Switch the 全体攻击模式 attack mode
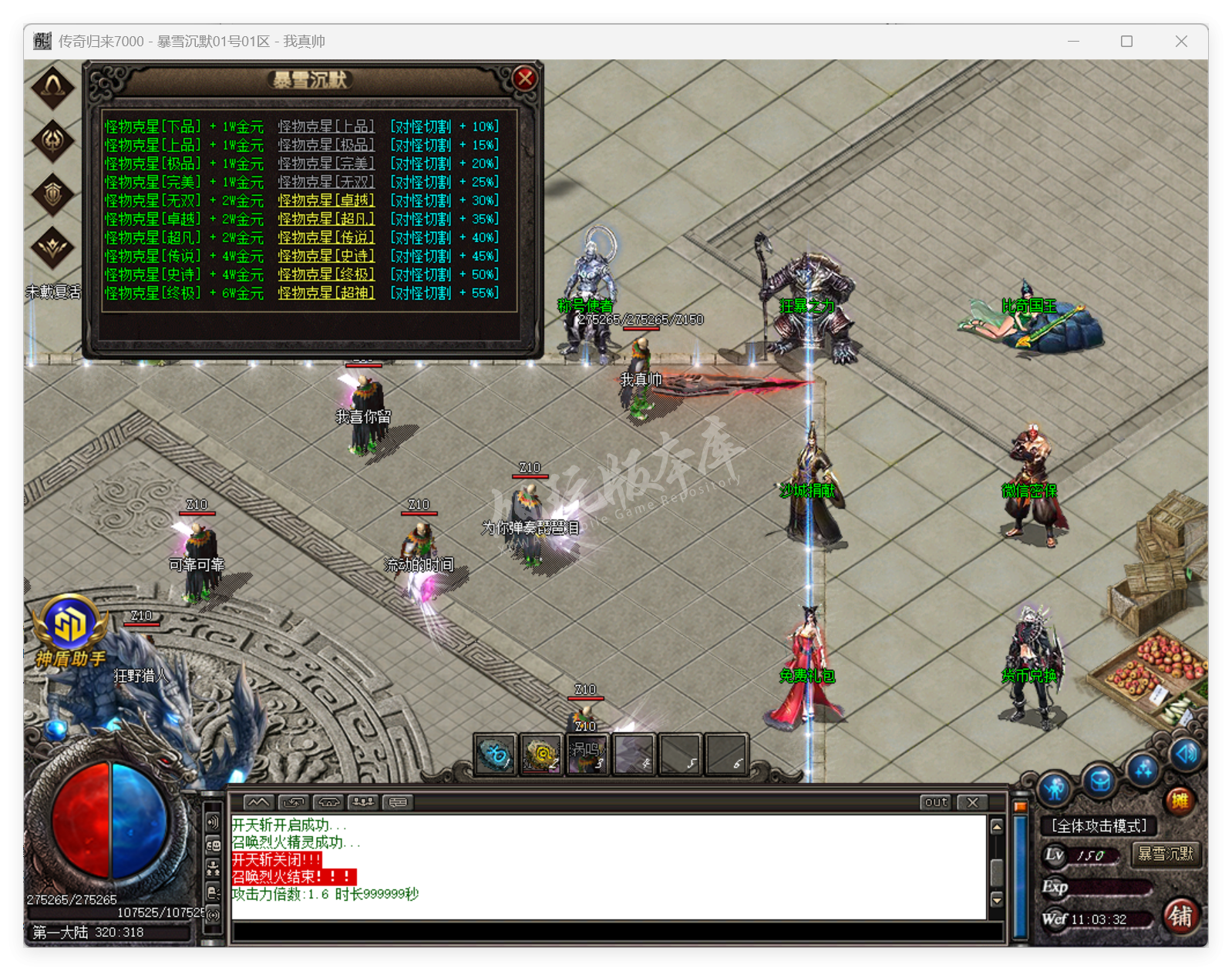1232x971 pixels. [1099, 825]
